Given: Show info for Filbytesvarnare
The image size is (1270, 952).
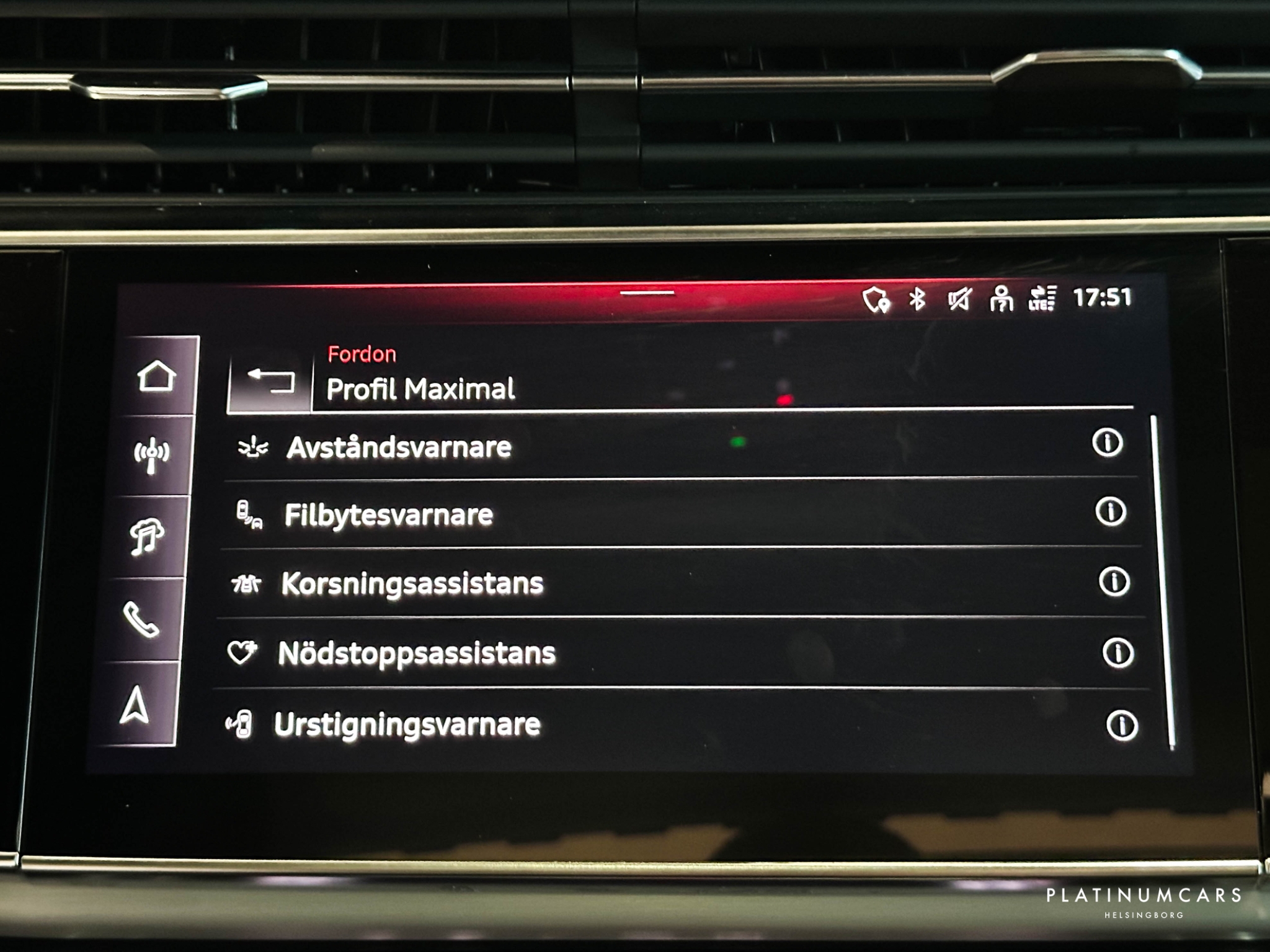Looking at the screenshot, I should (1110, 512).
